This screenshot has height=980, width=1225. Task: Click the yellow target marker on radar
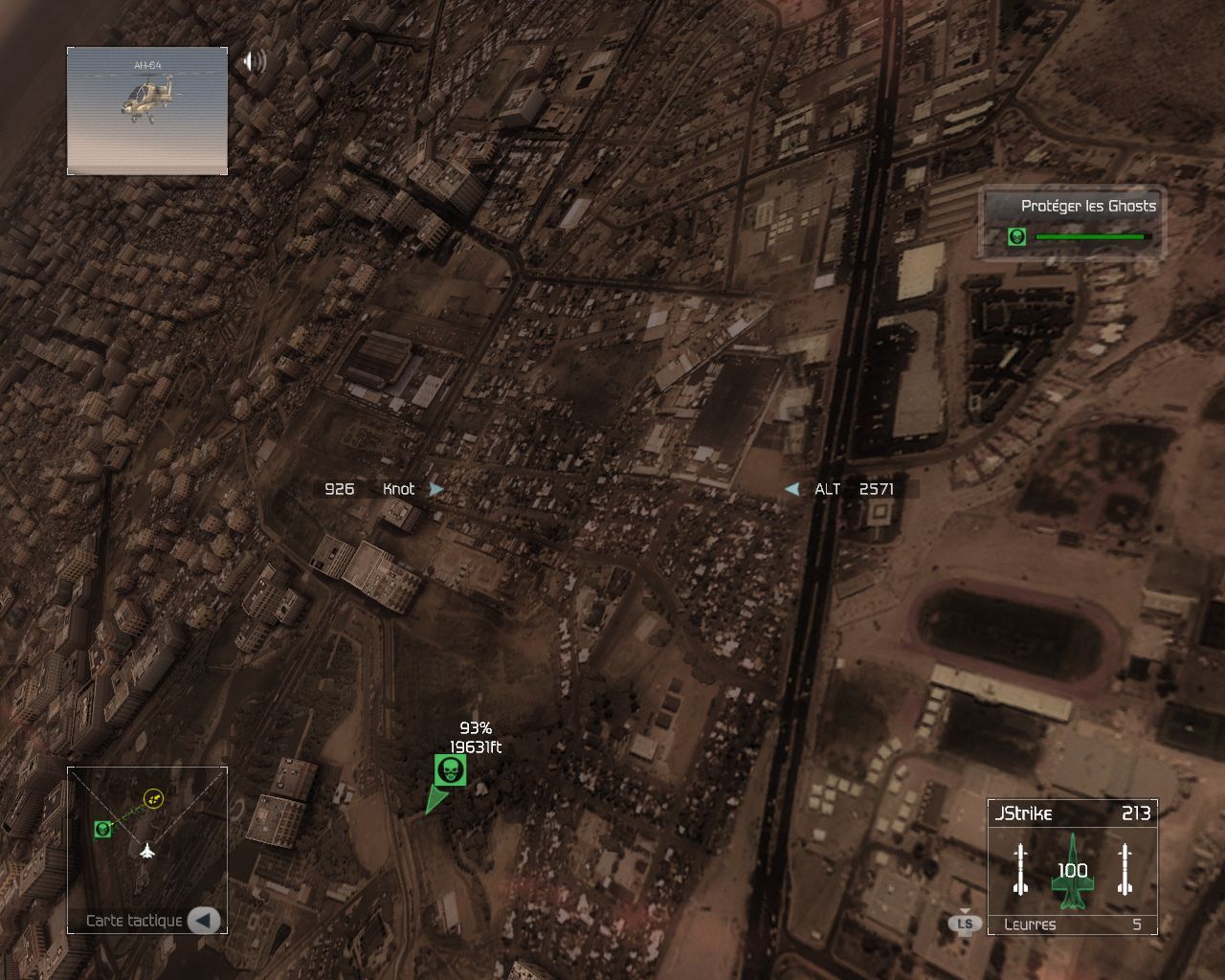153,798
